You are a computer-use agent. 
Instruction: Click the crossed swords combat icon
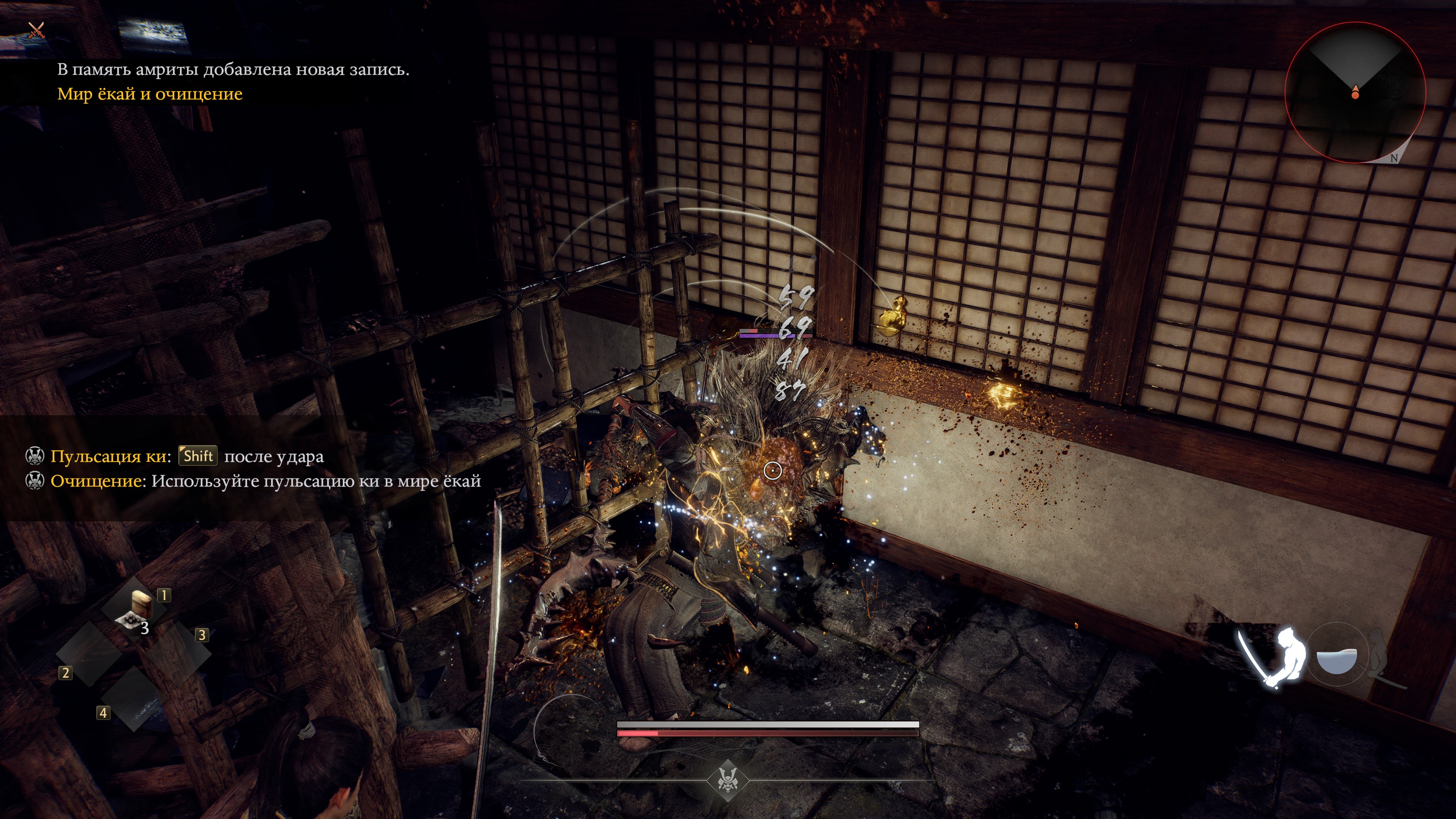[37, 30]
